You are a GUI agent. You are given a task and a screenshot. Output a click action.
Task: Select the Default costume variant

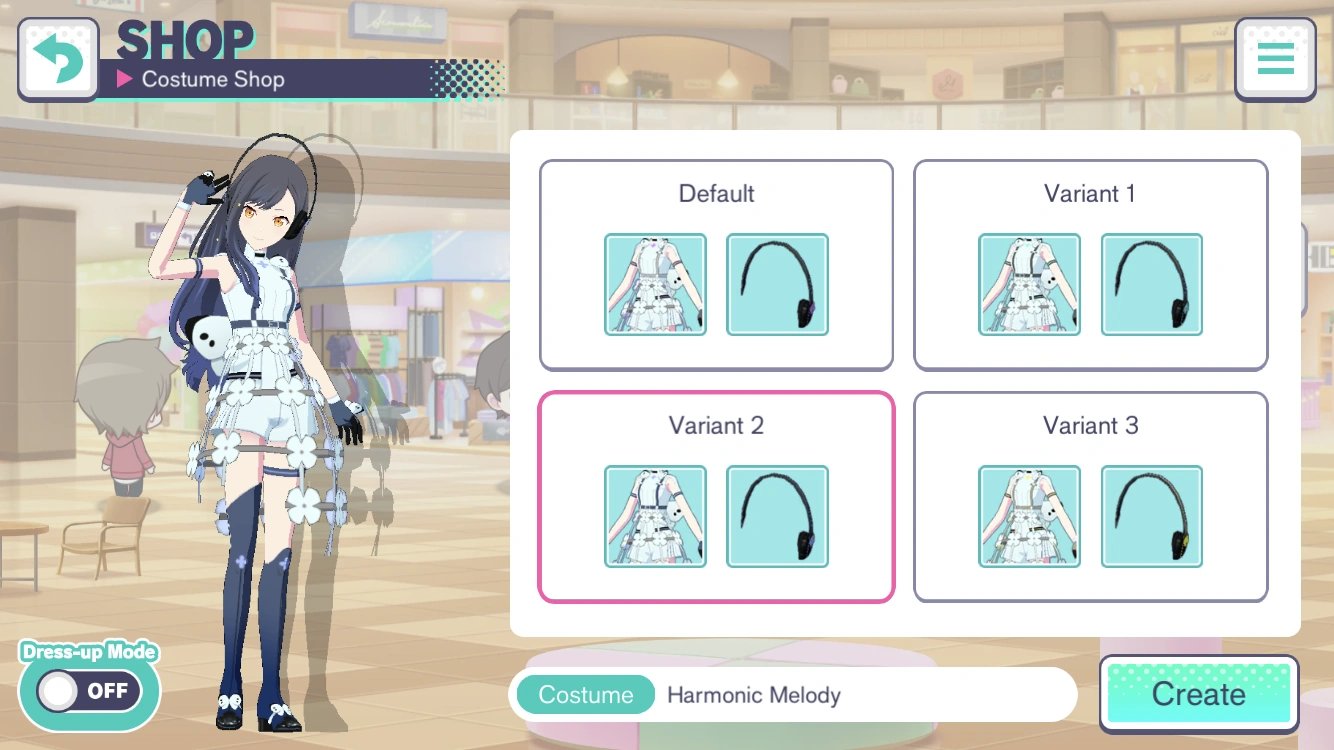pyautogui.click(x=716, y=194)
